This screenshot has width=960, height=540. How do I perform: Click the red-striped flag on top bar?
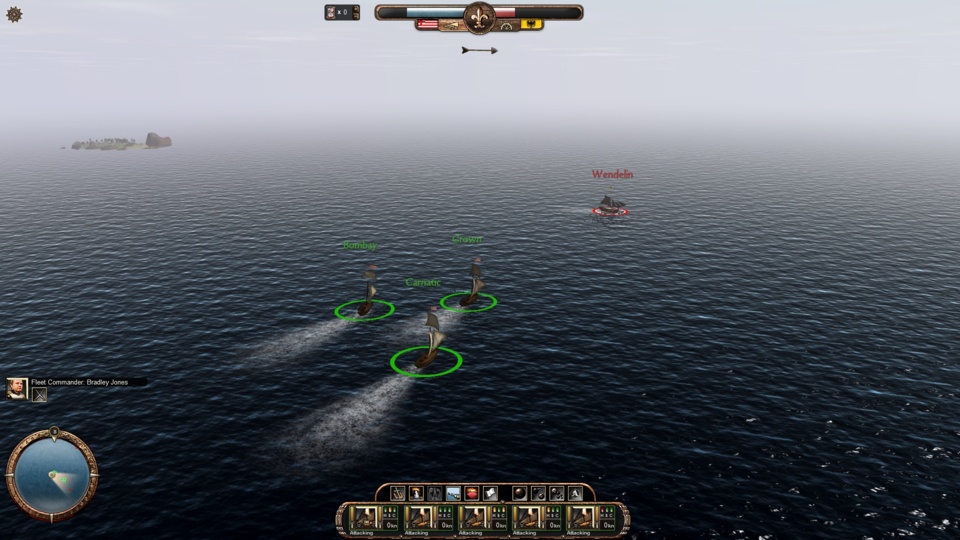428,24
